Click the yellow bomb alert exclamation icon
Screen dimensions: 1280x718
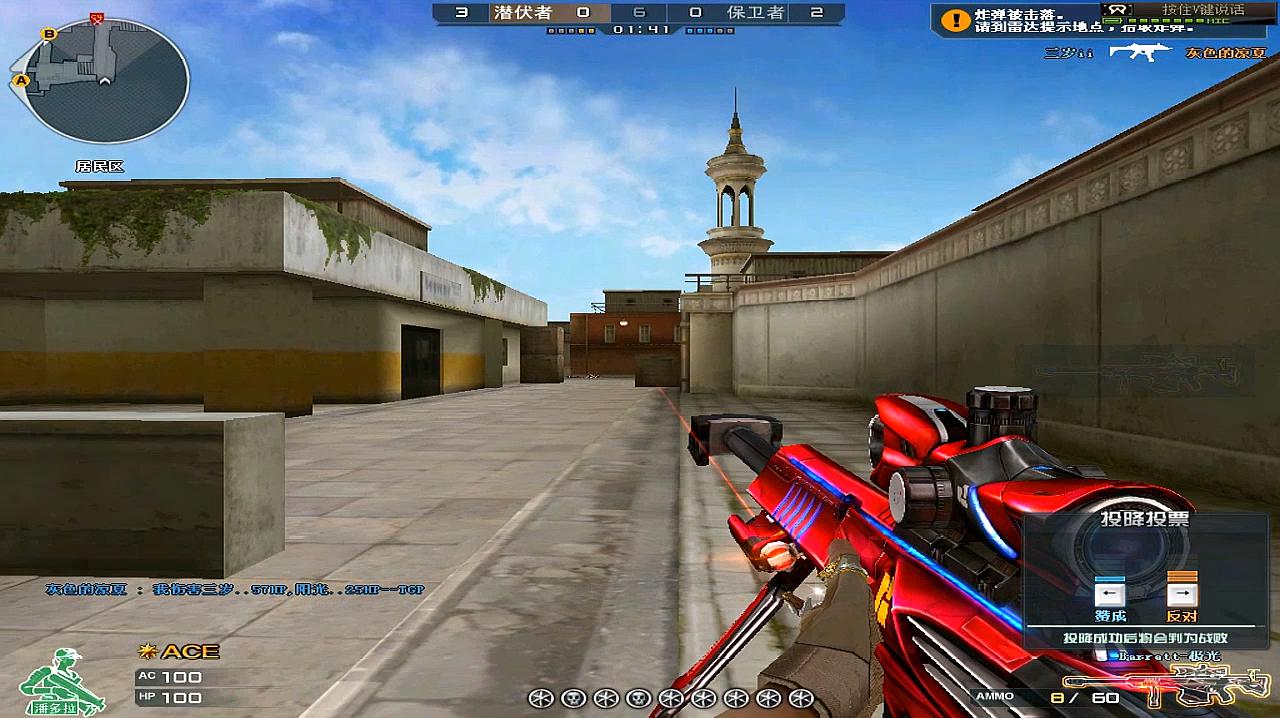(956, 20)
